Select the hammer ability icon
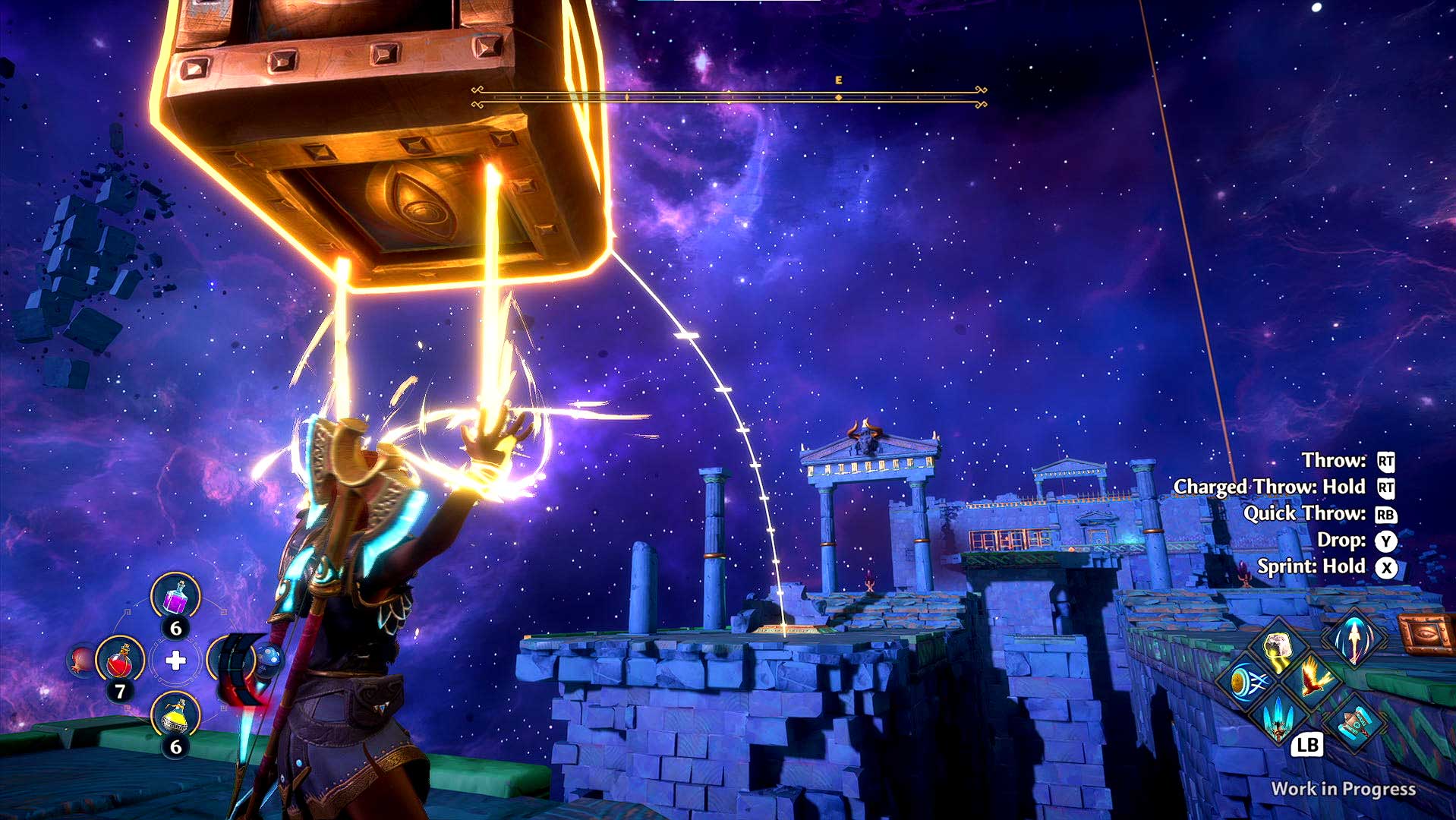 tap(1356, 723)
